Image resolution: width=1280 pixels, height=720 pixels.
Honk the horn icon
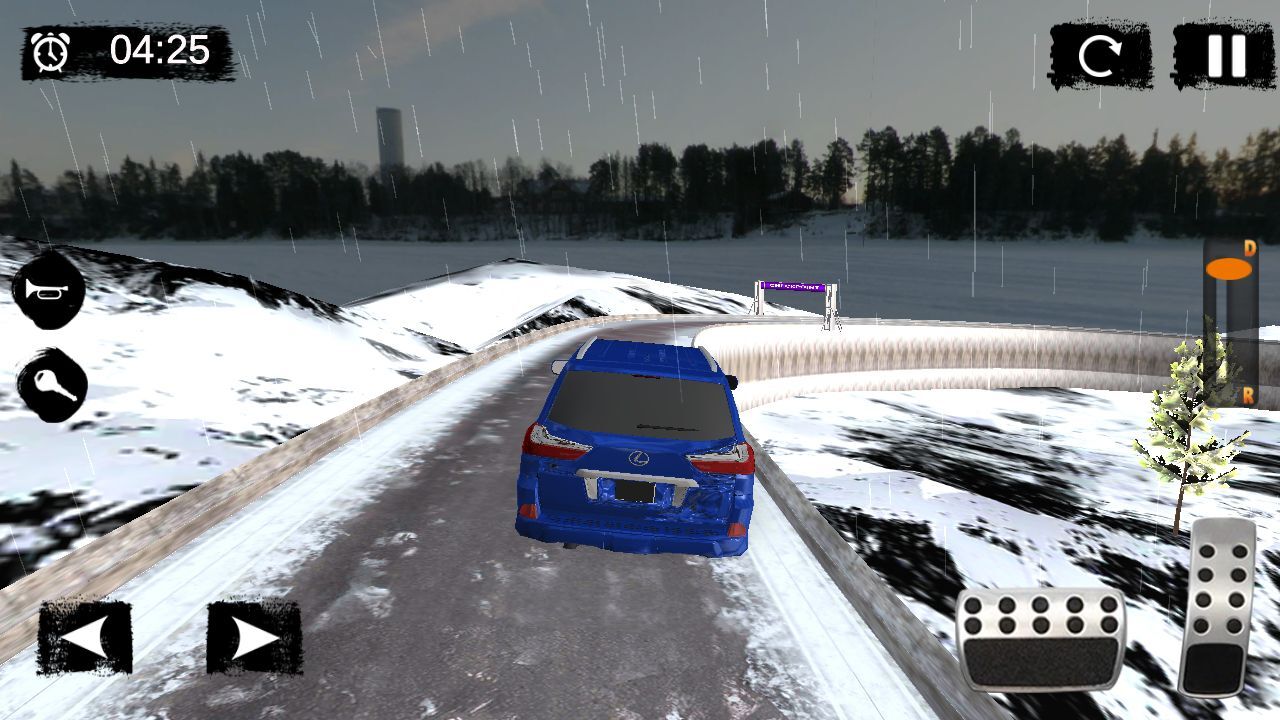[x=48, y=291]
